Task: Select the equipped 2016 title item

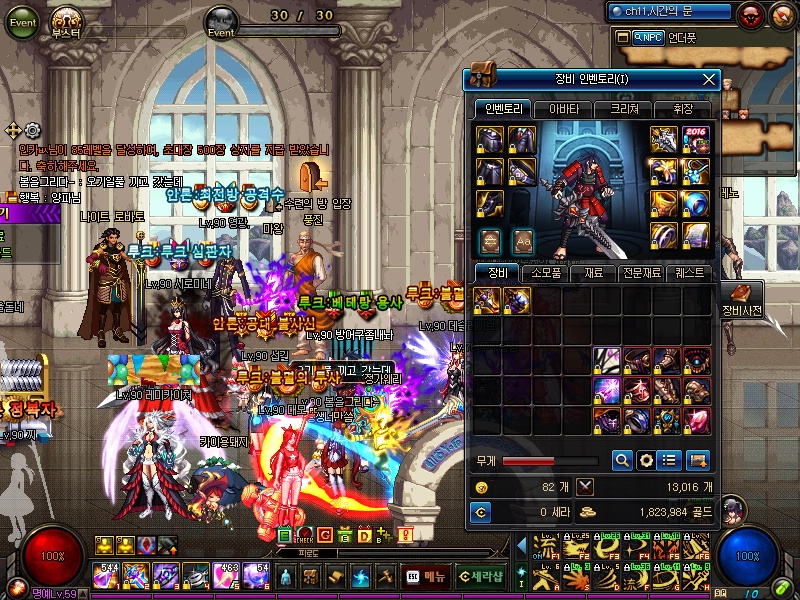Action: click(x=696, y=140)
